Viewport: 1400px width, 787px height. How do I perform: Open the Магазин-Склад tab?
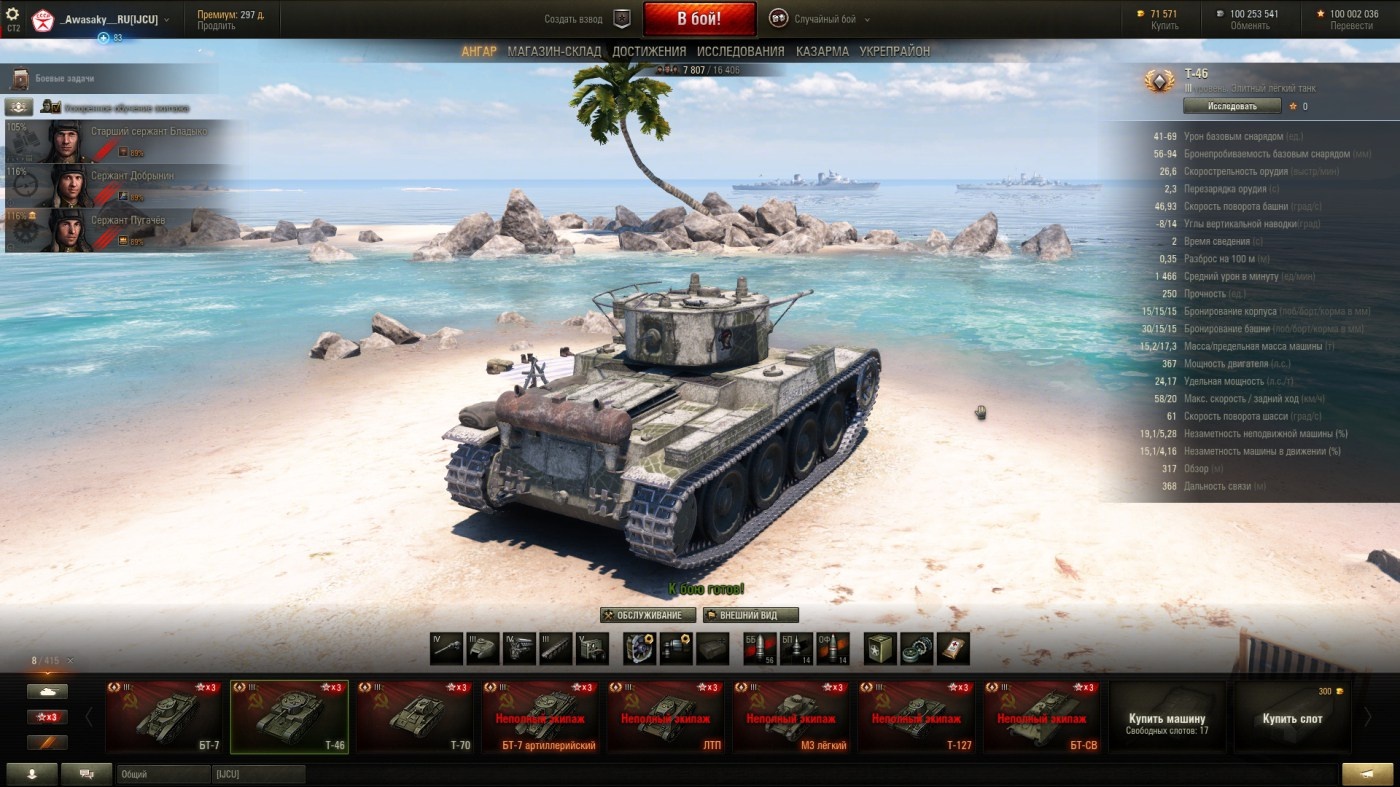[x=554, y=51]
